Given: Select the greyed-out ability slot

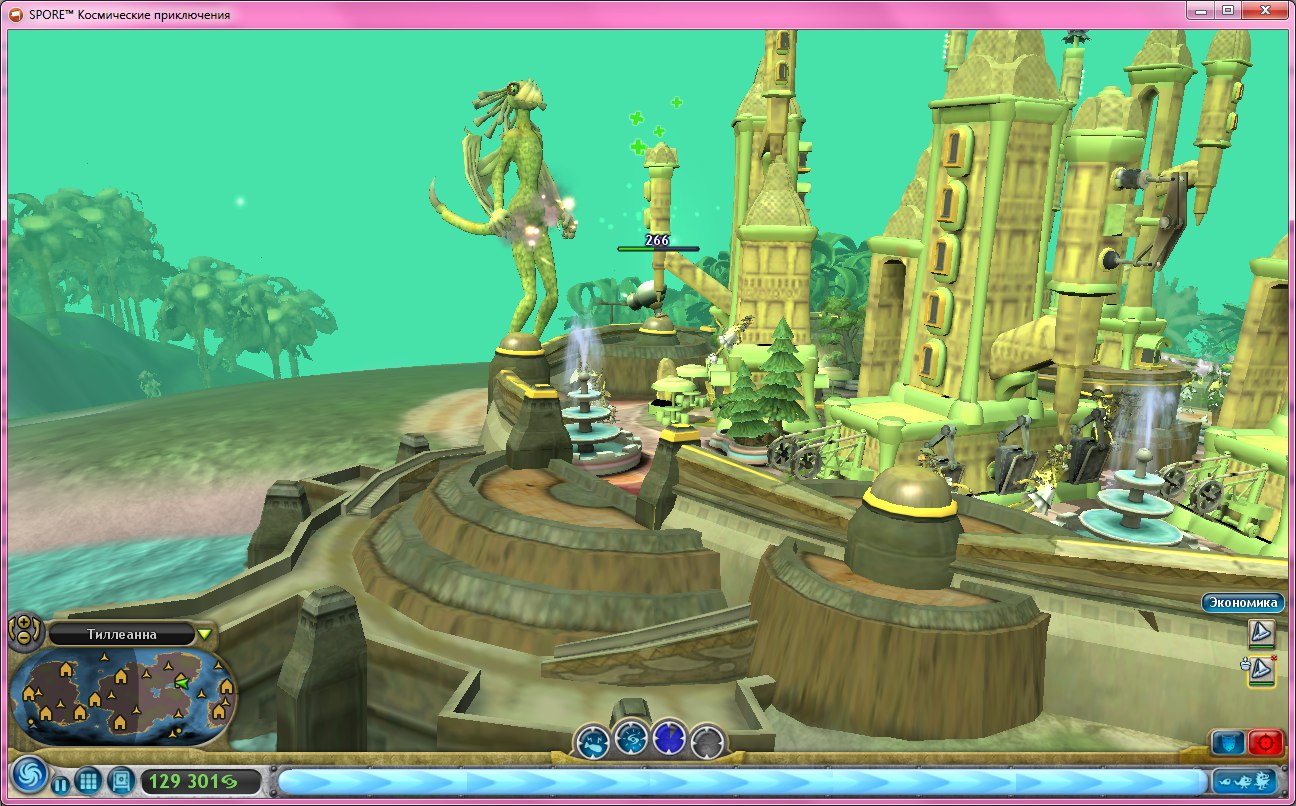Looking at the screenshot, I should pyautogui.click(x=707, y=741).
